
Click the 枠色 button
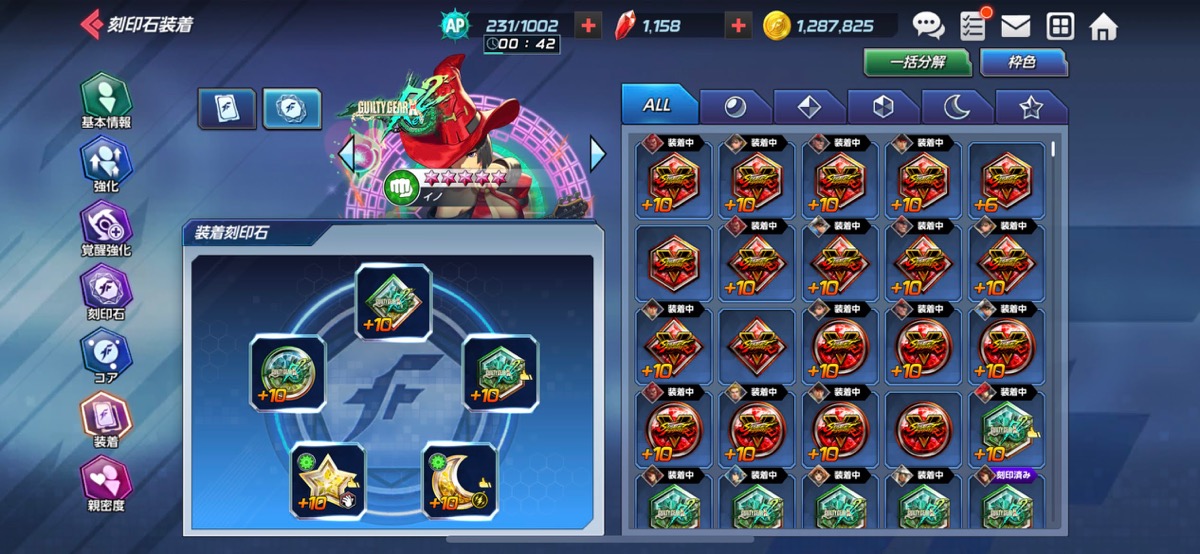pyautogui.click(x=1022, y=62)
